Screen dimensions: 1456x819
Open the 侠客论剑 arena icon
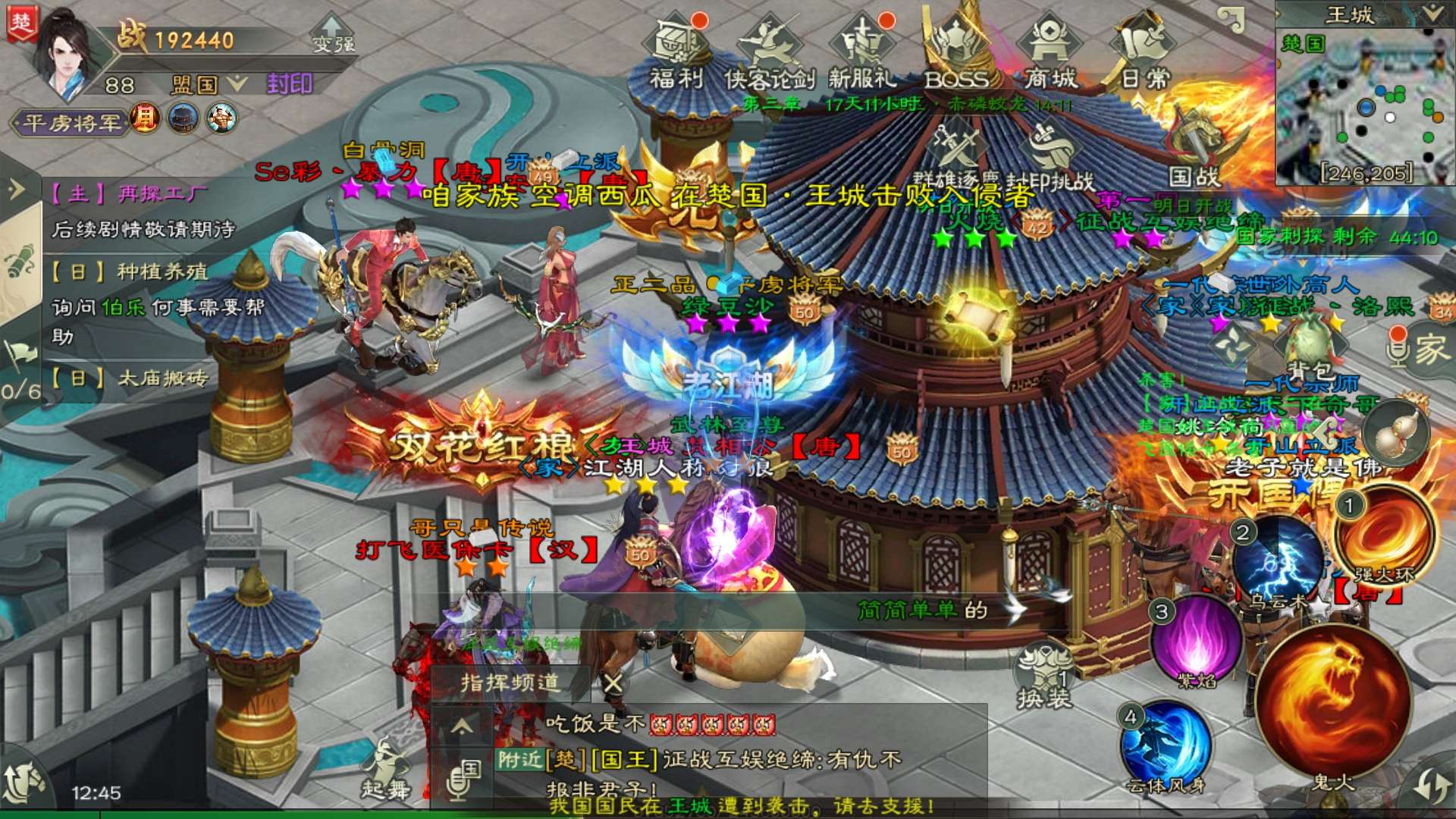(x=769, y=52)
